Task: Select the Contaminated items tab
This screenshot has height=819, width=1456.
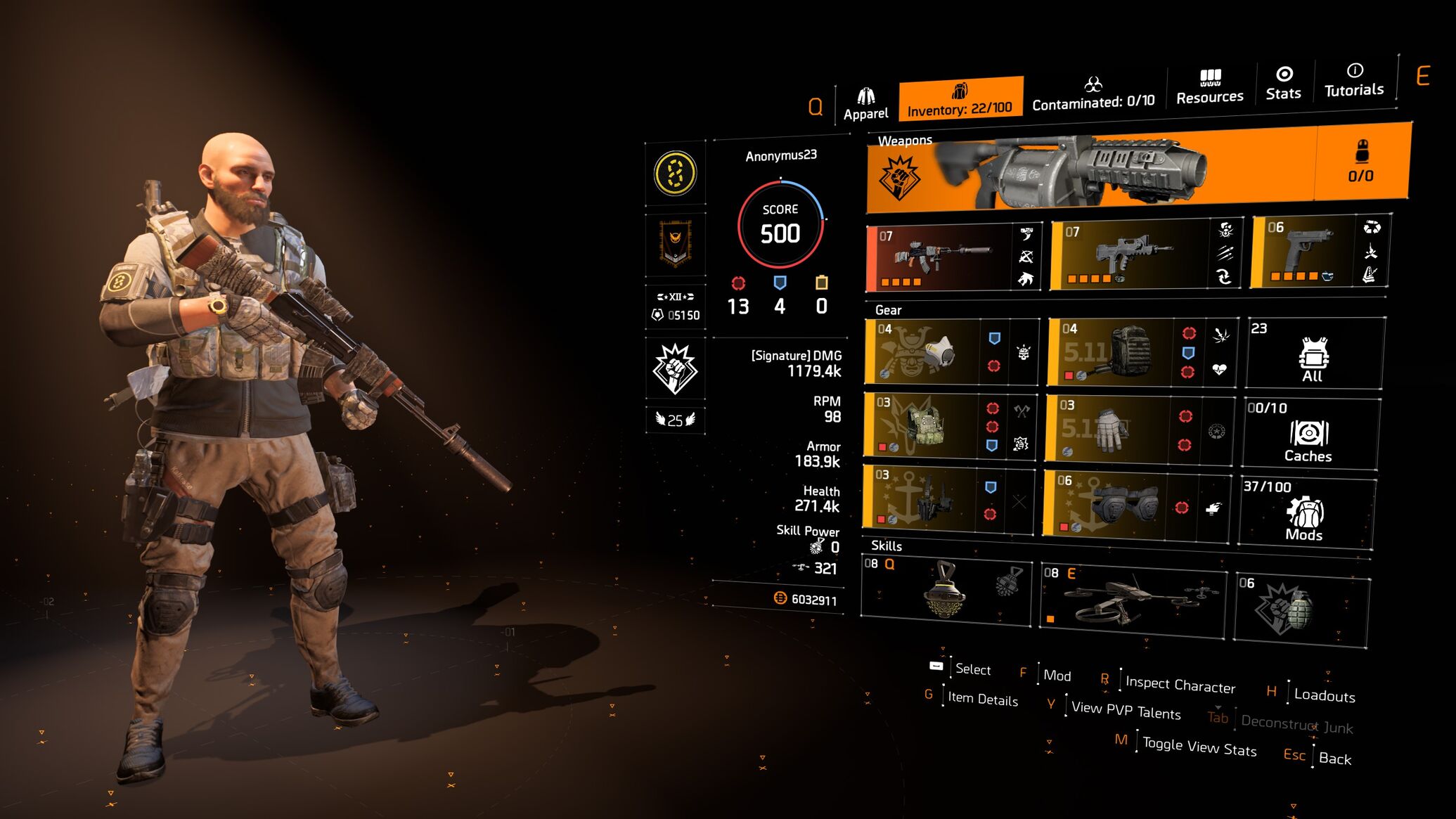Action: pos(1093,94)
